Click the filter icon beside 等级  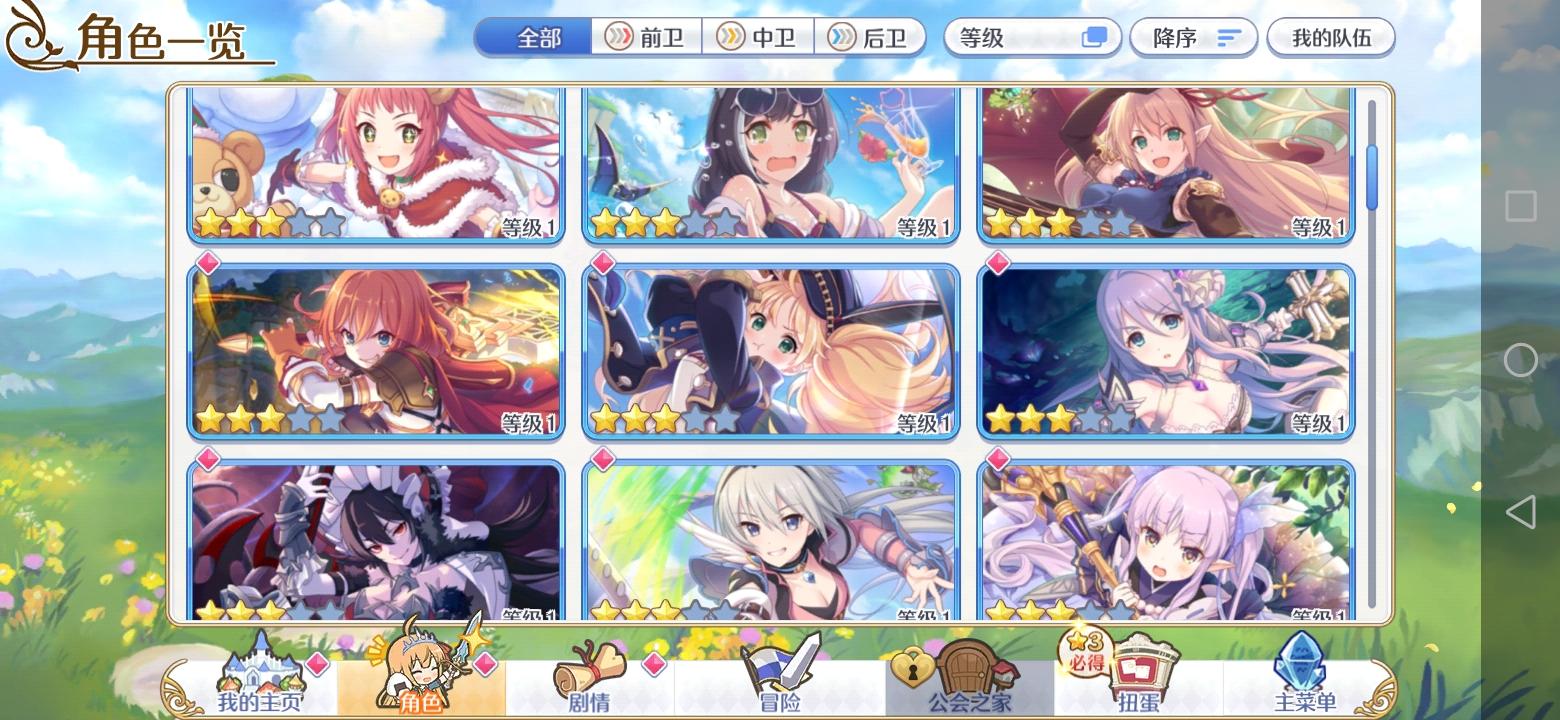point(1094,37)
